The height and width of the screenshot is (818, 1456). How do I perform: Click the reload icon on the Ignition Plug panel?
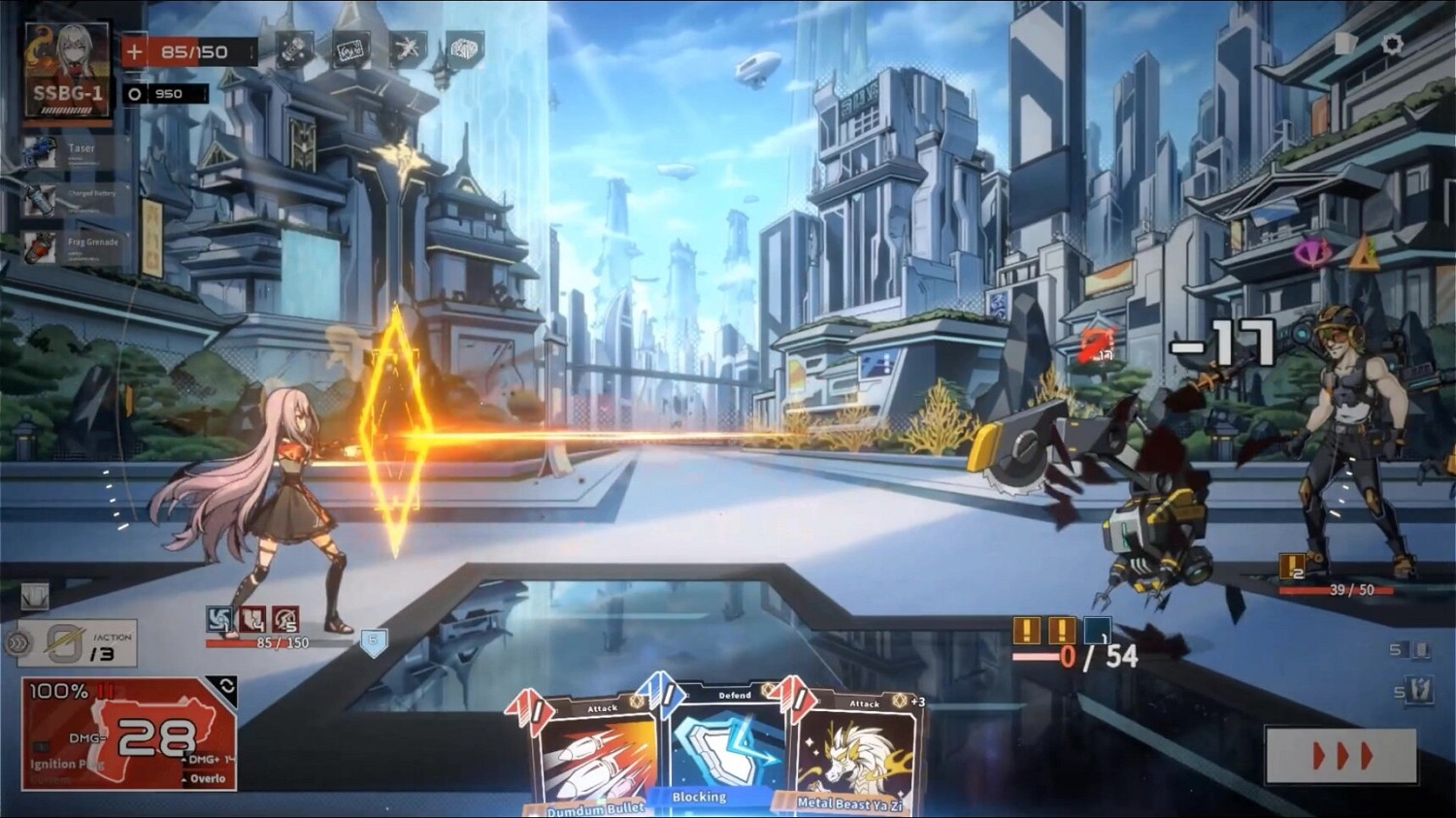pos(227,686)
